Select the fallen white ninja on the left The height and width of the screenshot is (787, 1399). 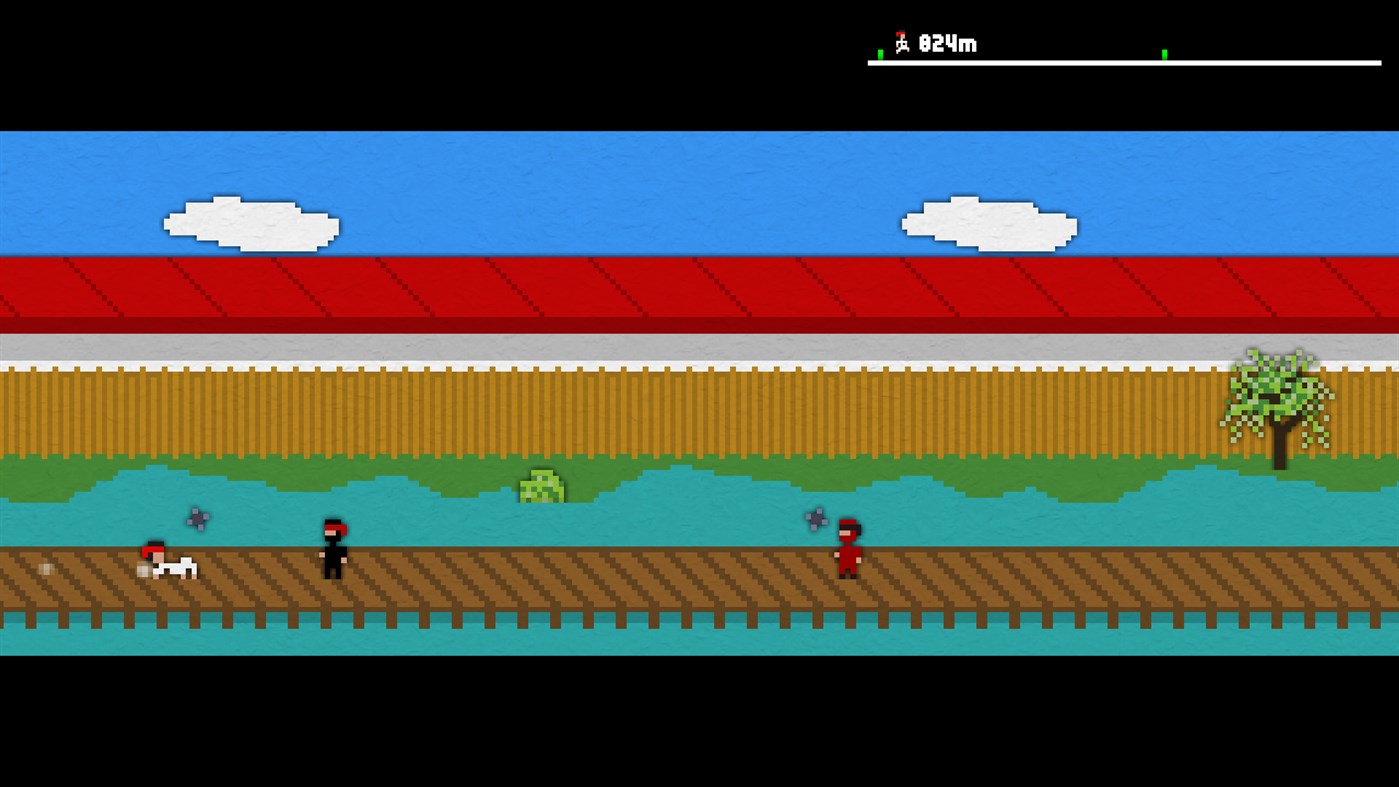(165, 563)
